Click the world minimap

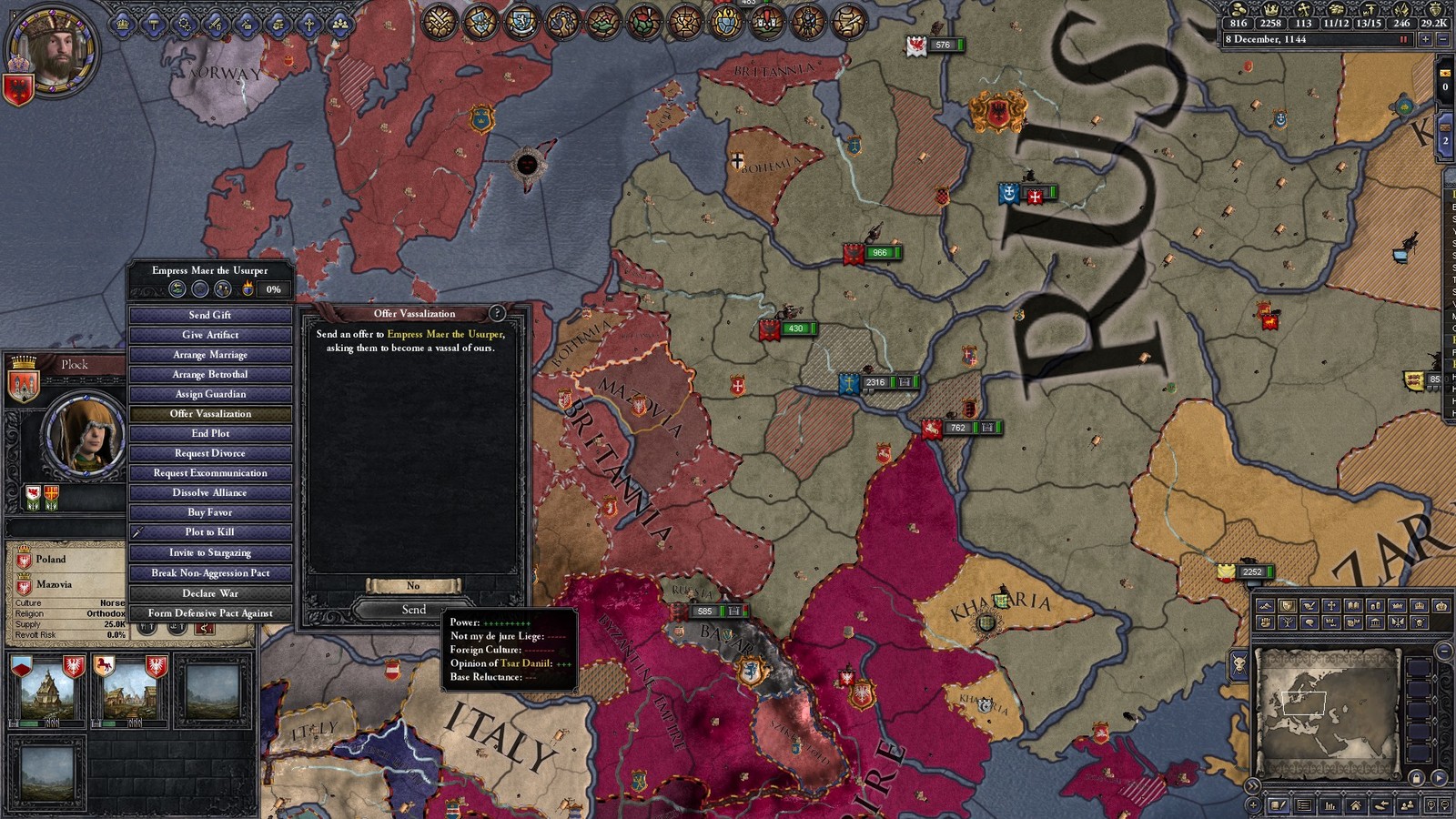1327,709
